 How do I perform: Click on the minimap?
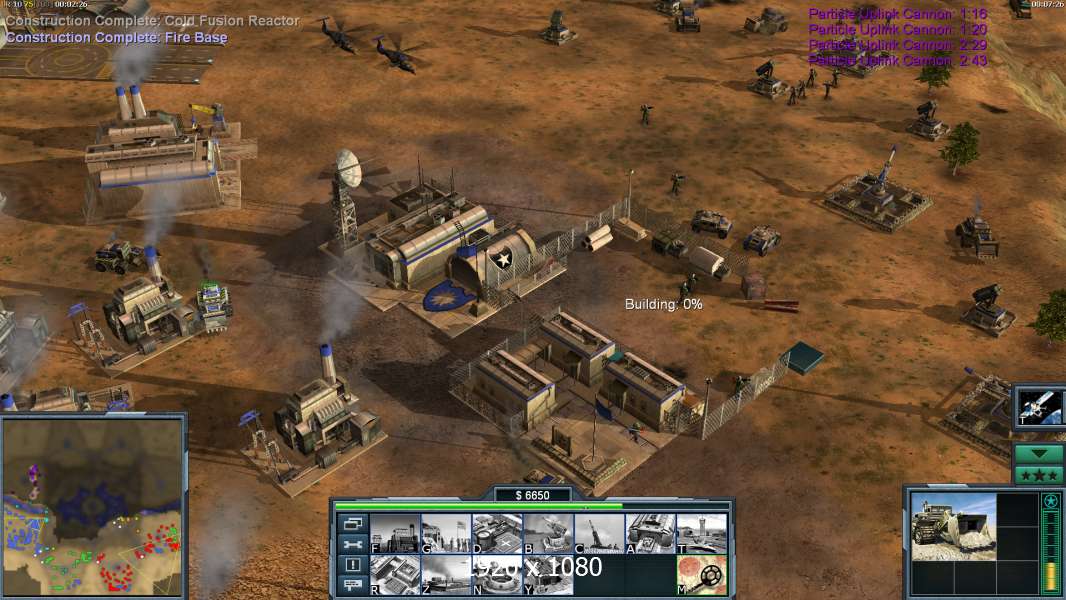point(93,505)
